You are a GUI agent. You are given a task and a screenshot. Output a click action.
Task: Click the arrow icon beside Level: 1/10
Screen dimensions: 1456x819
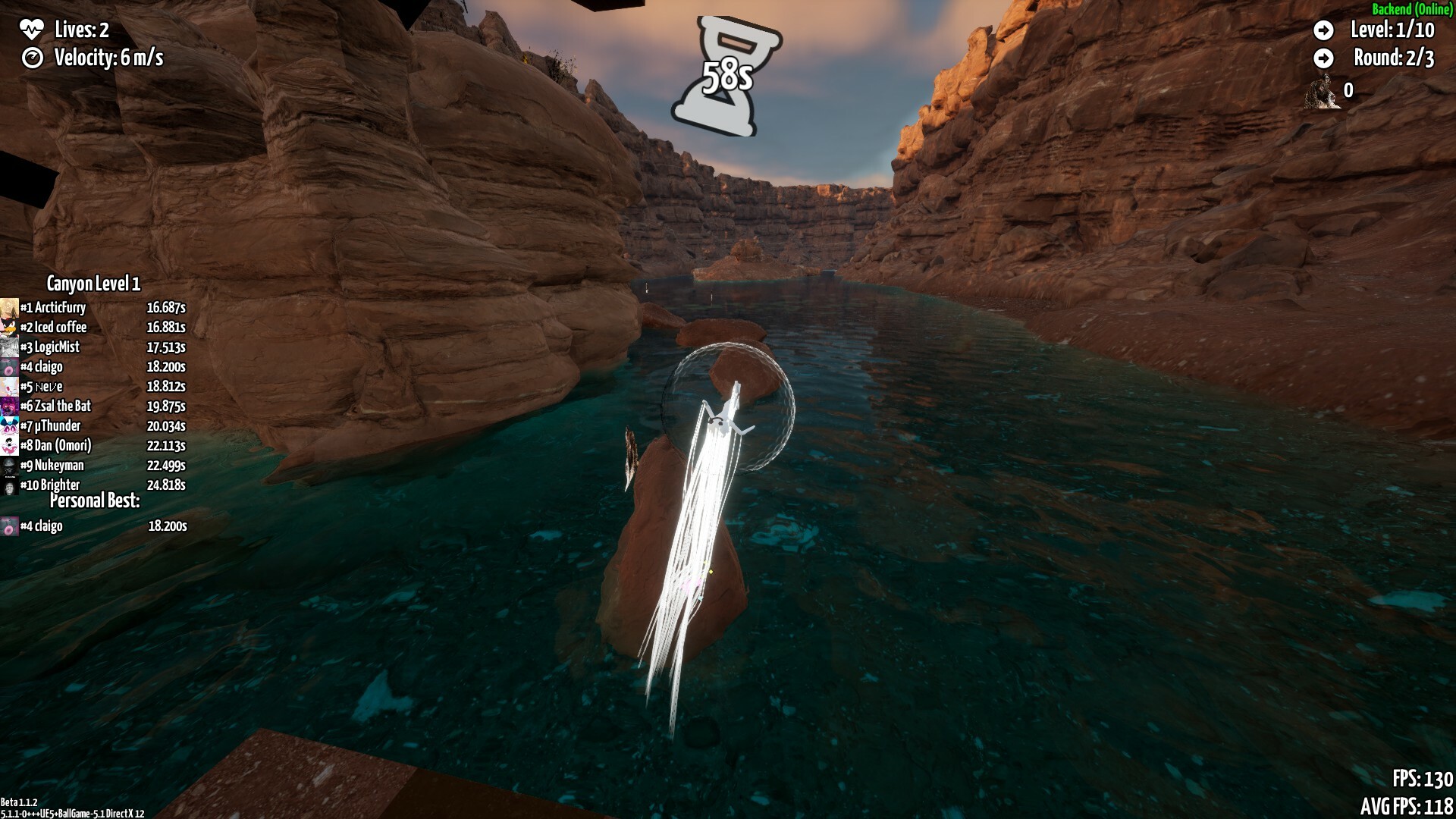coord(1325,31)
